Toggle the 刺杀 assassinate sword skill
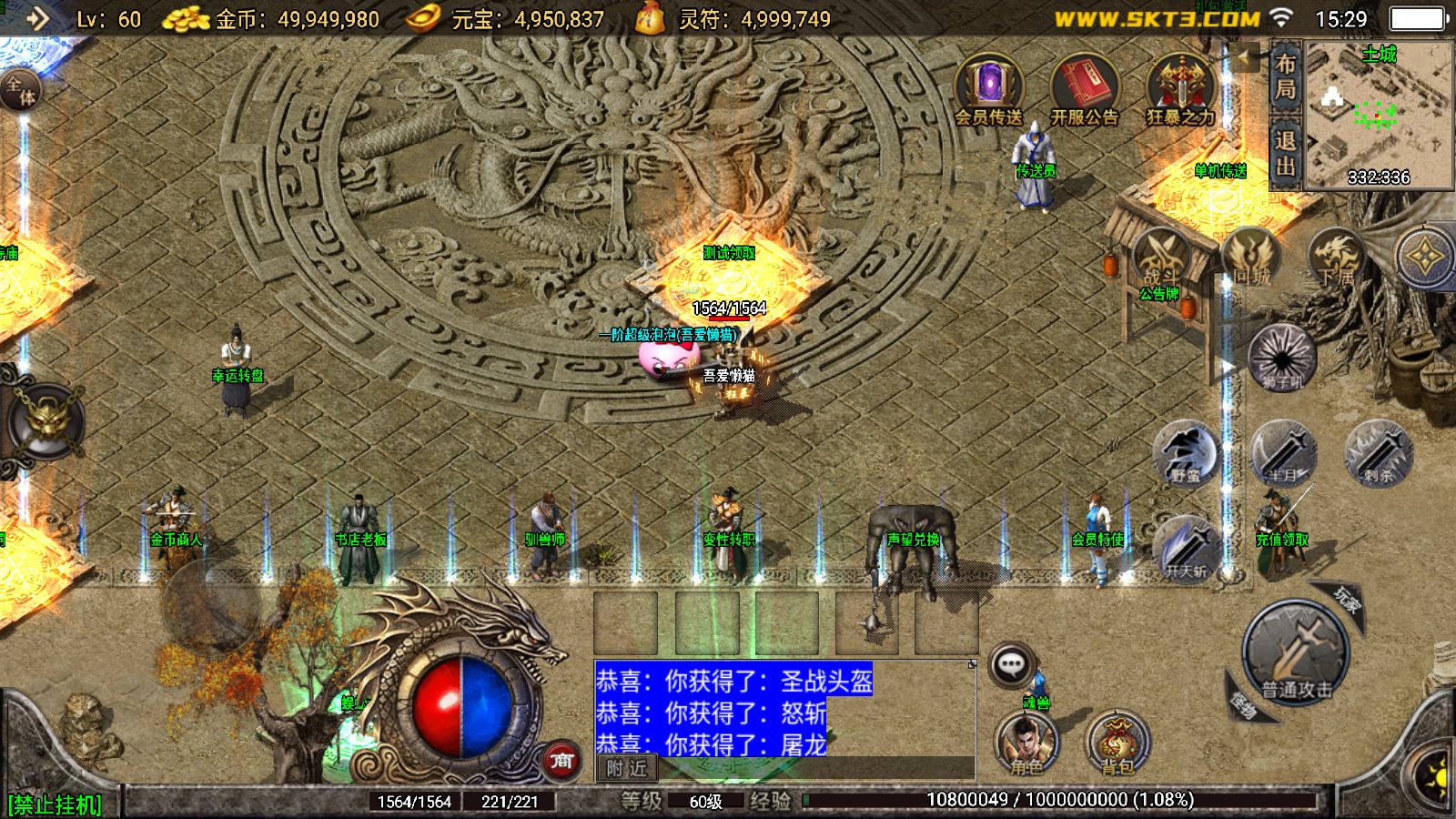 click(1379, 452)
